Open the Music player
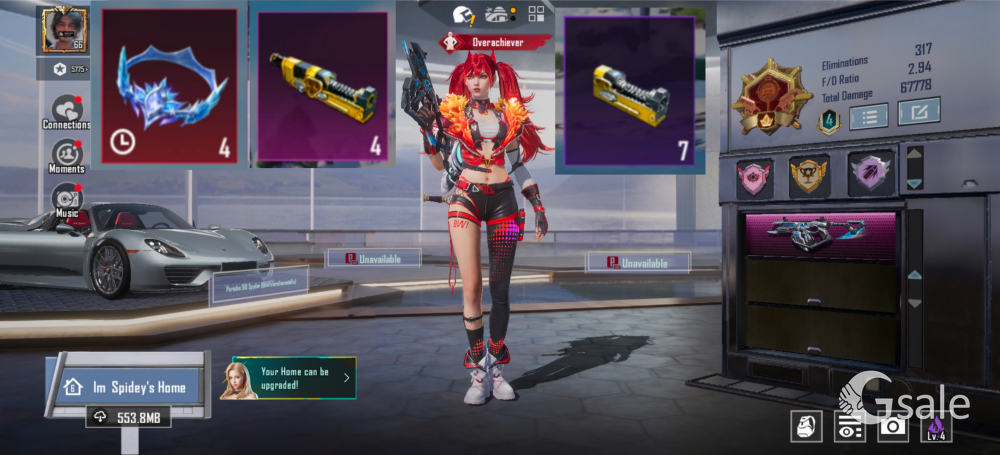The height and width of the screenshot is (455, 1000). pos(66,198)
